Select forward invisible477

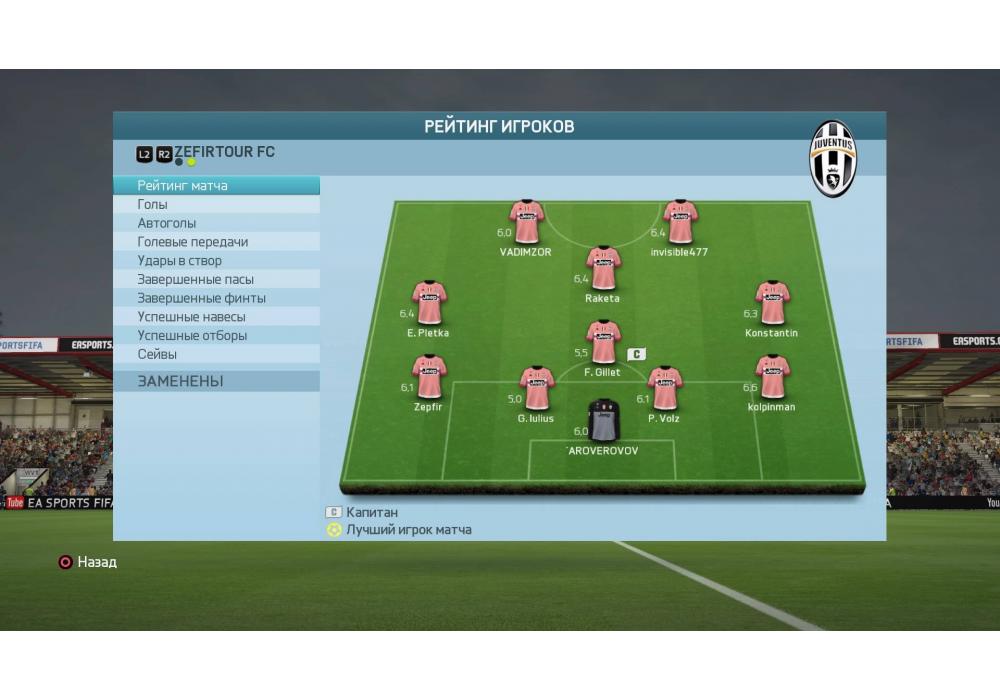pos(680,222)
